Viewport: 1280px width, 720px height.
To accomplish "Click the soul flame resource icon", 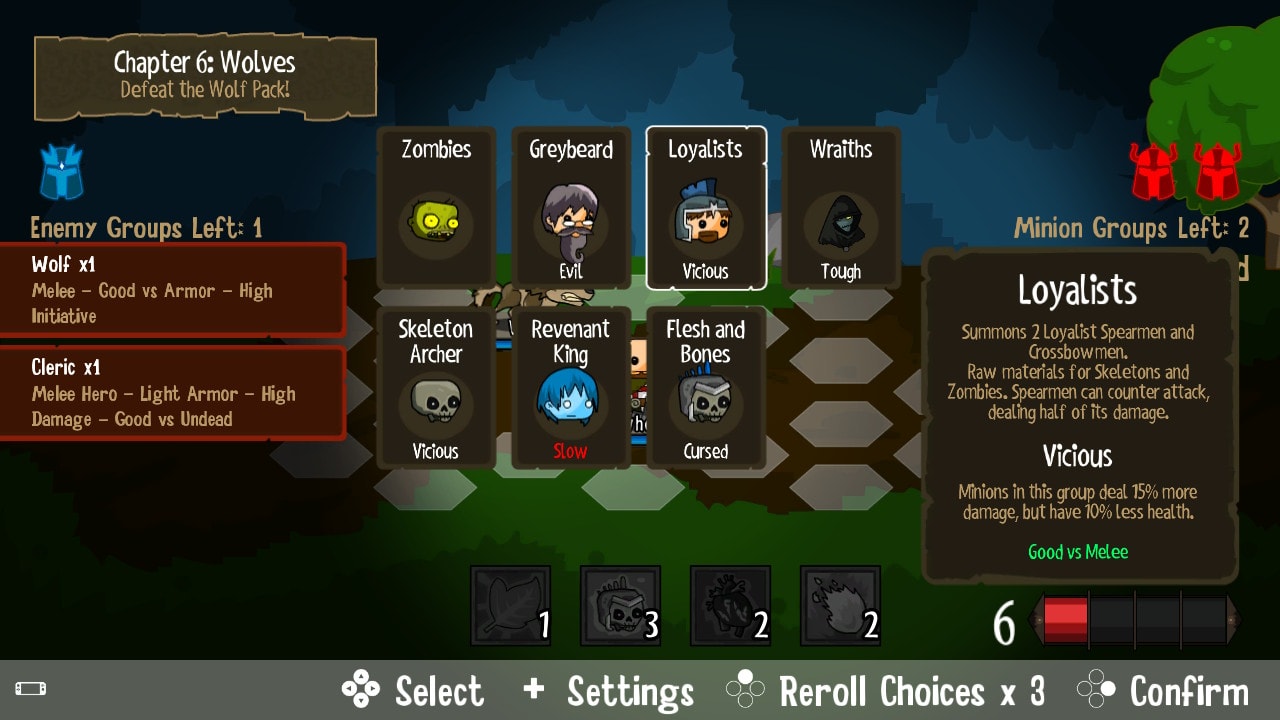I will pos(840,605).
